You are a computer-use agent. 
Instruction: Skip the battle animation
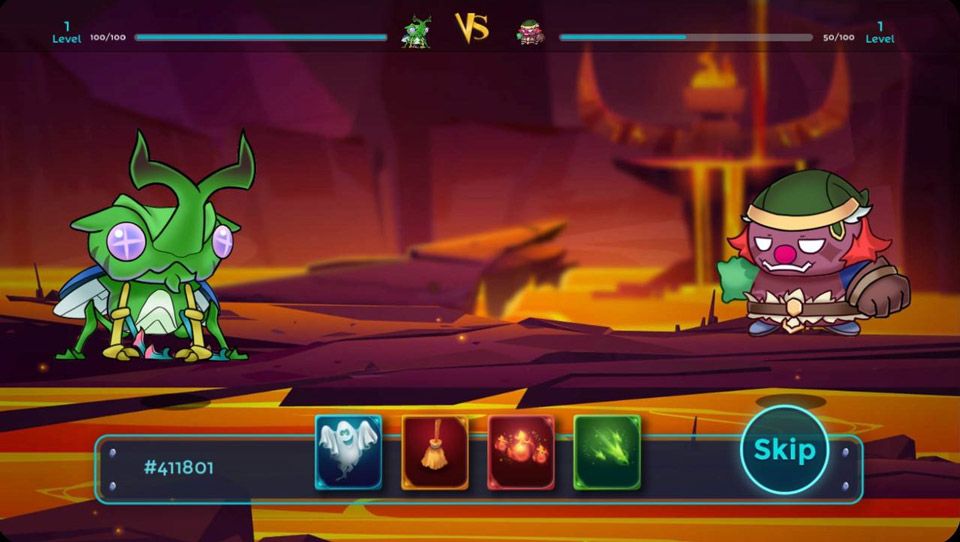tap(784, 450)
